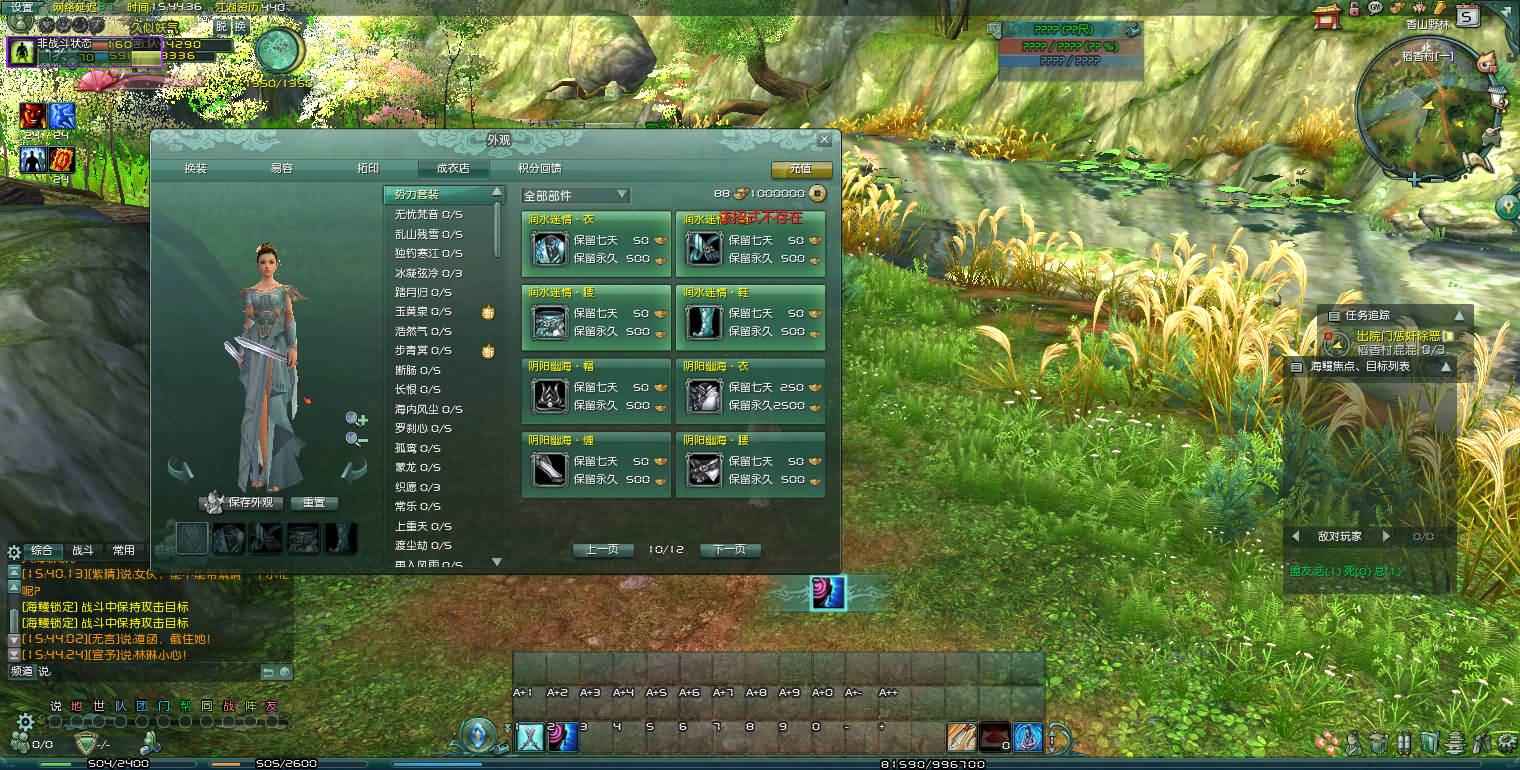
Task: Click the guild shield emblem near the chat bar
Action: pyautogui.click(x=87, y=741)
